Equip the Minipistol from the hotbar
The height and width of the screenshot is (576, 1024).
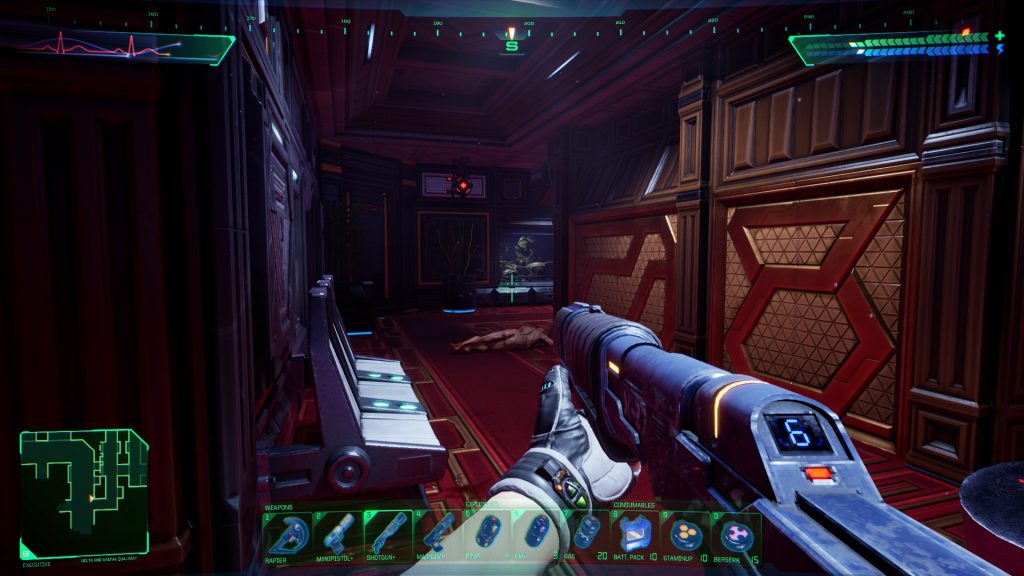point(337,536)
